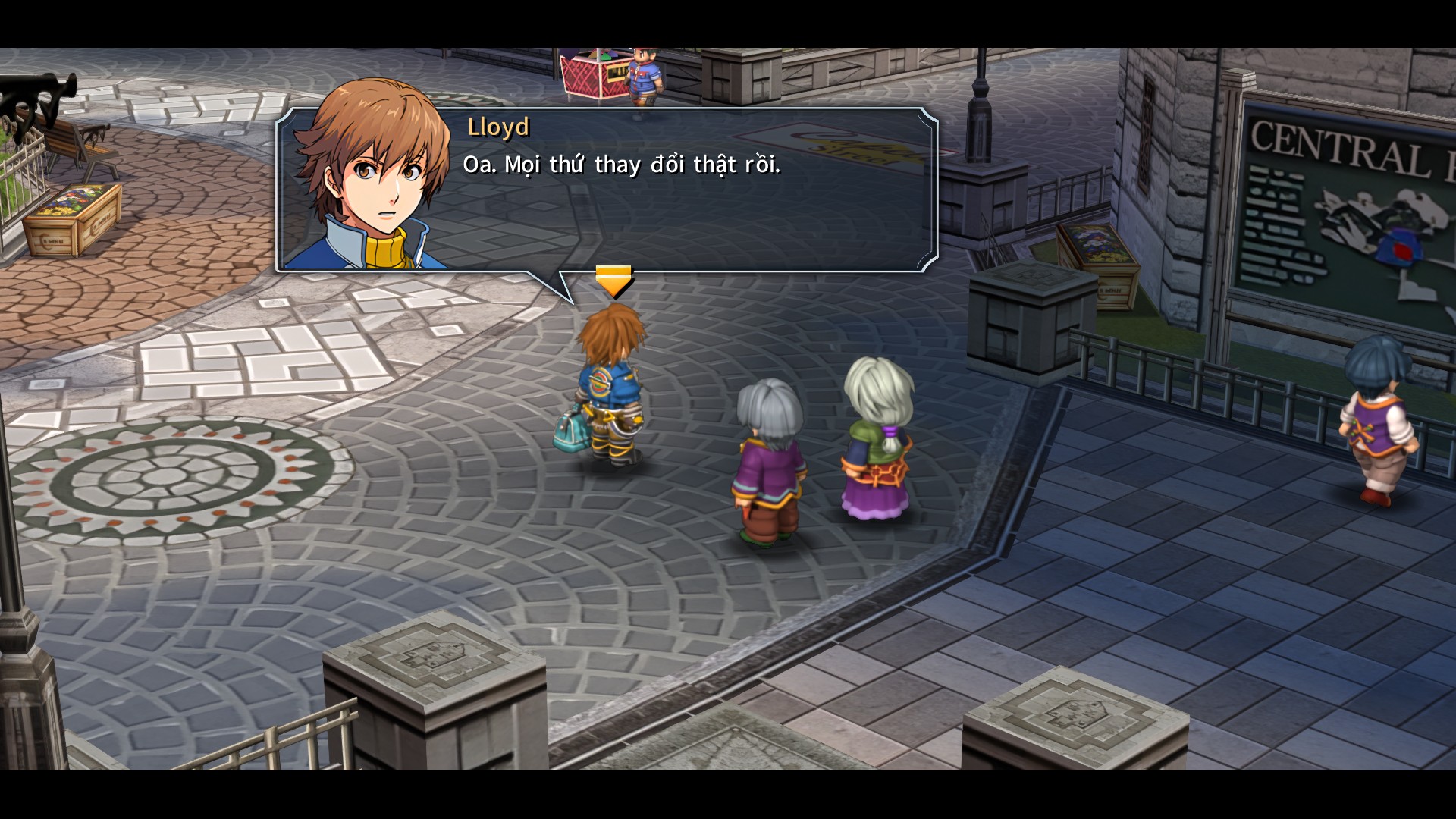Select the dialogue line about changes

coord(618,165)
